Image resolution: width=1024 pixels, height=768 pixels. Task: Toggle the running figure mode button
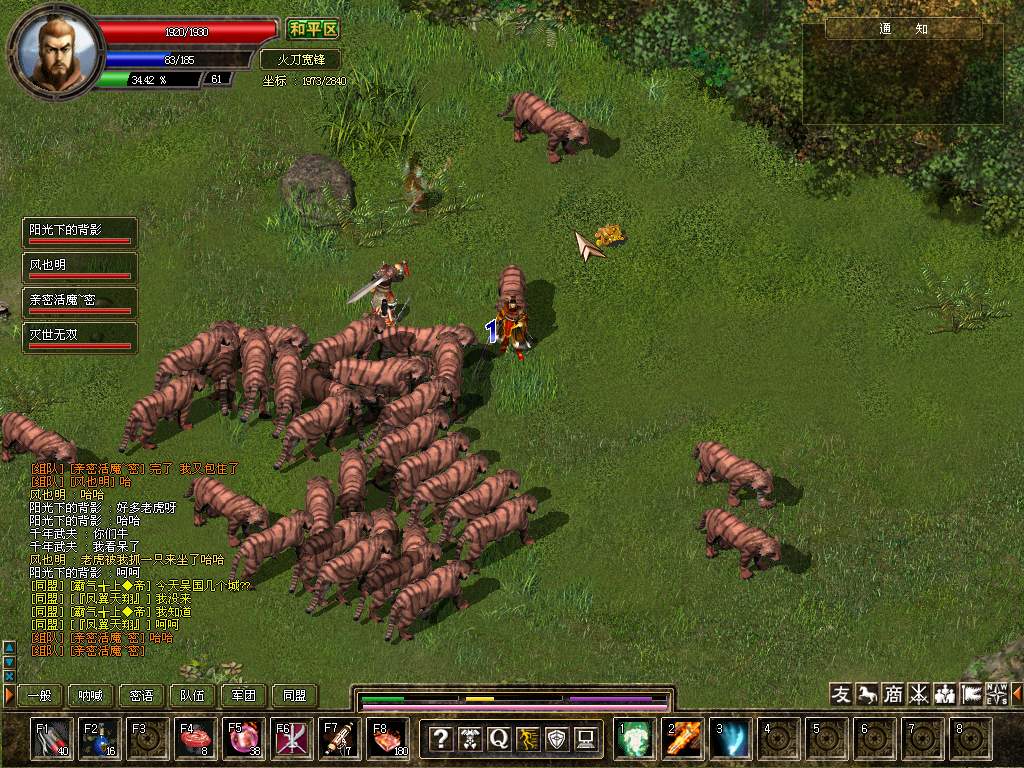(528, 739)
